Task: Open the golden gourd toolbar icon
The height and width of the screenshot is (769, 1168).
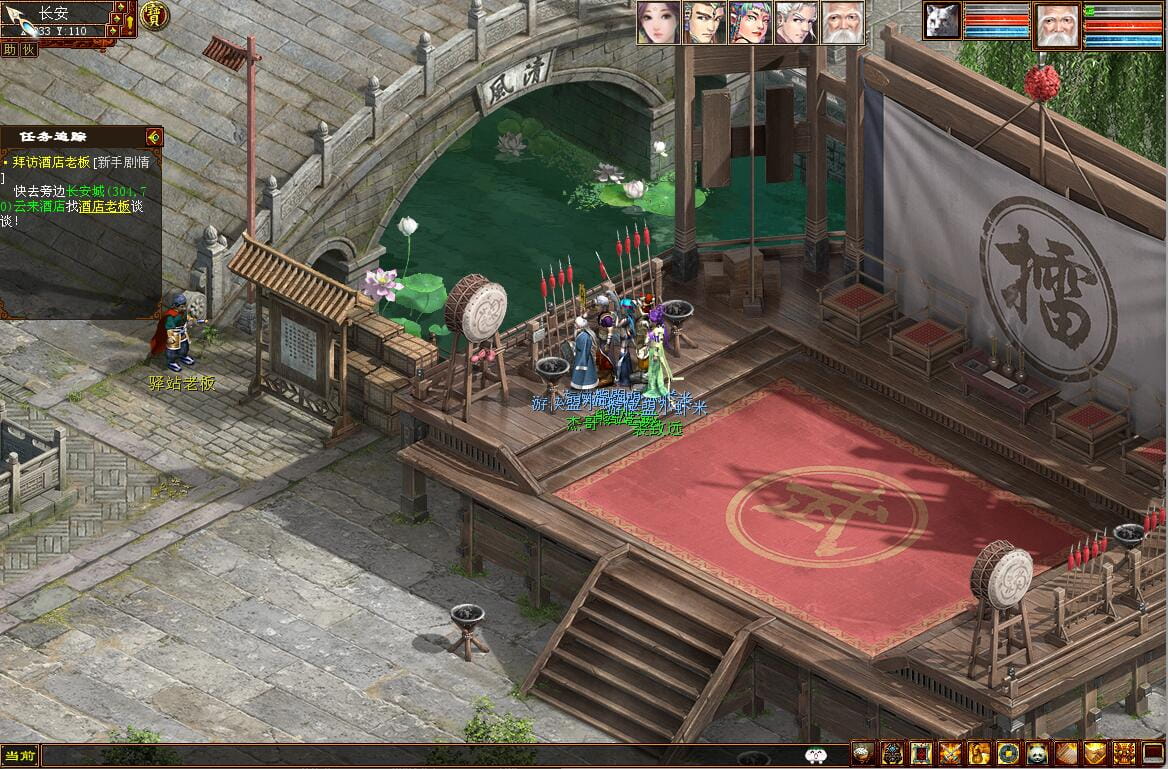Action: [x=979, y=754]
